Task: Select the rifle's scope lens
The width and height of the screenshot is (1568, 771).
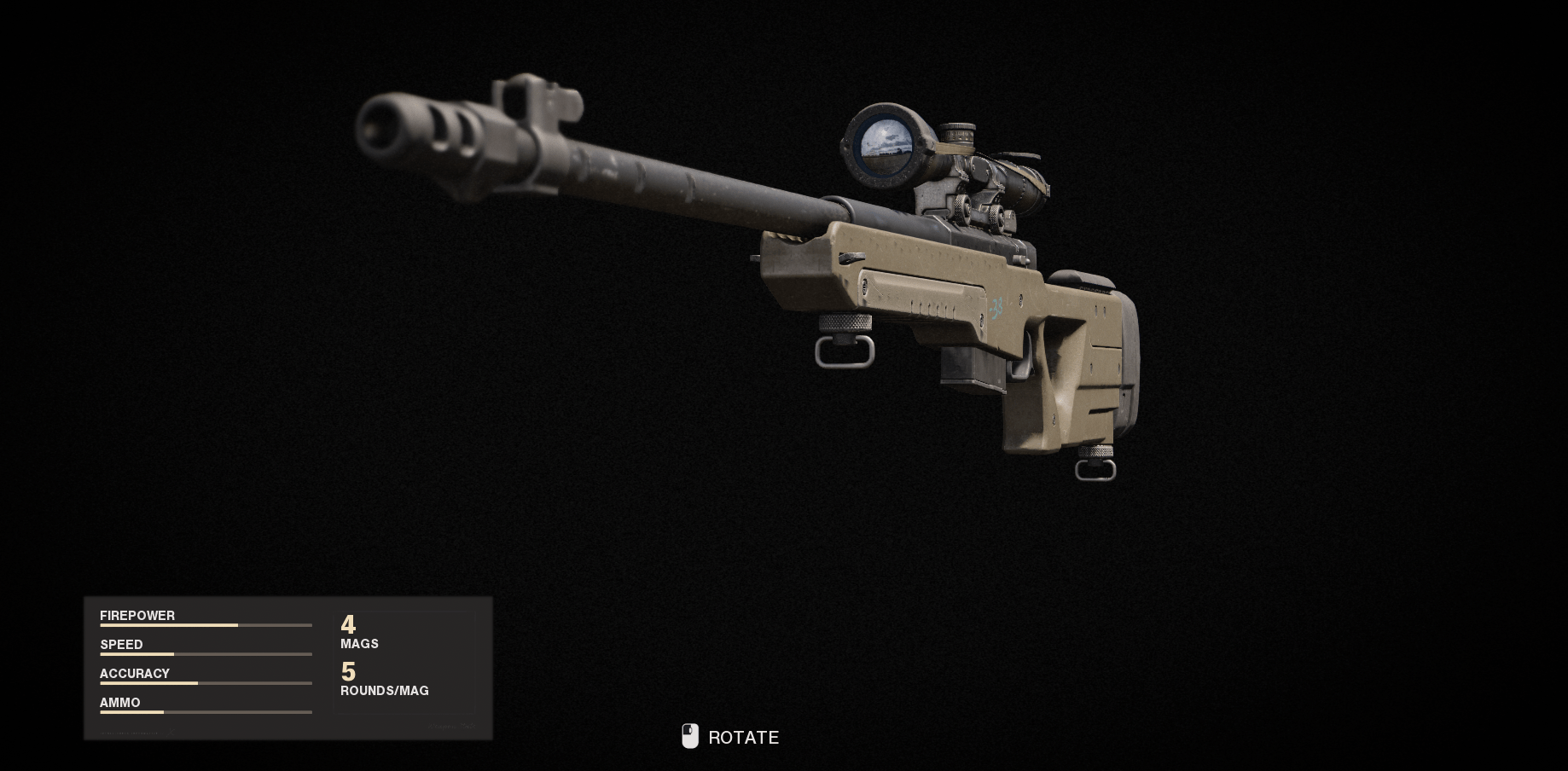Action: [x=883, y=147]
